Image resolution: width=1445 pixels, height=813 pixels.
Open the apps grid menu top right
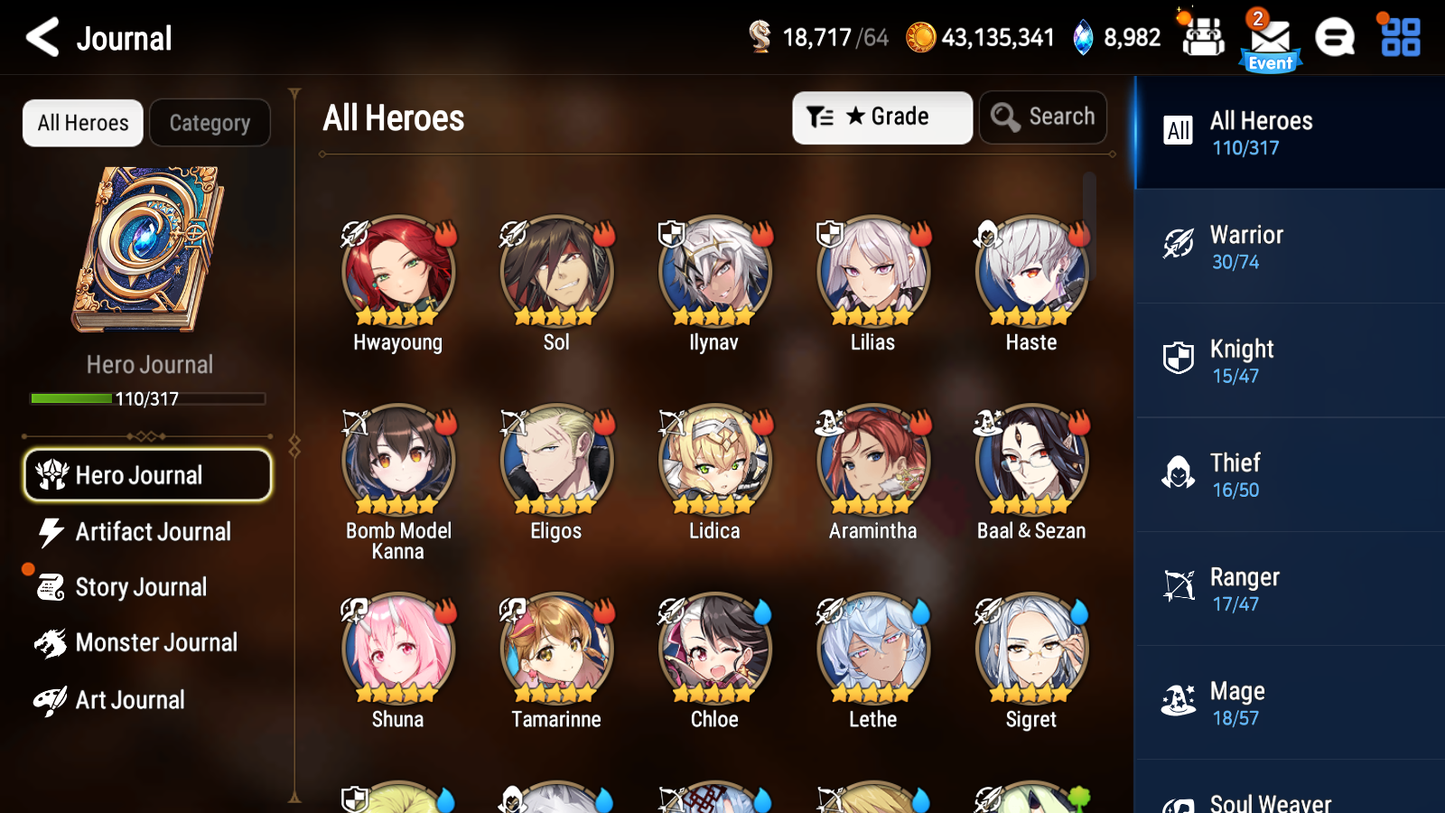(1398, 36)
